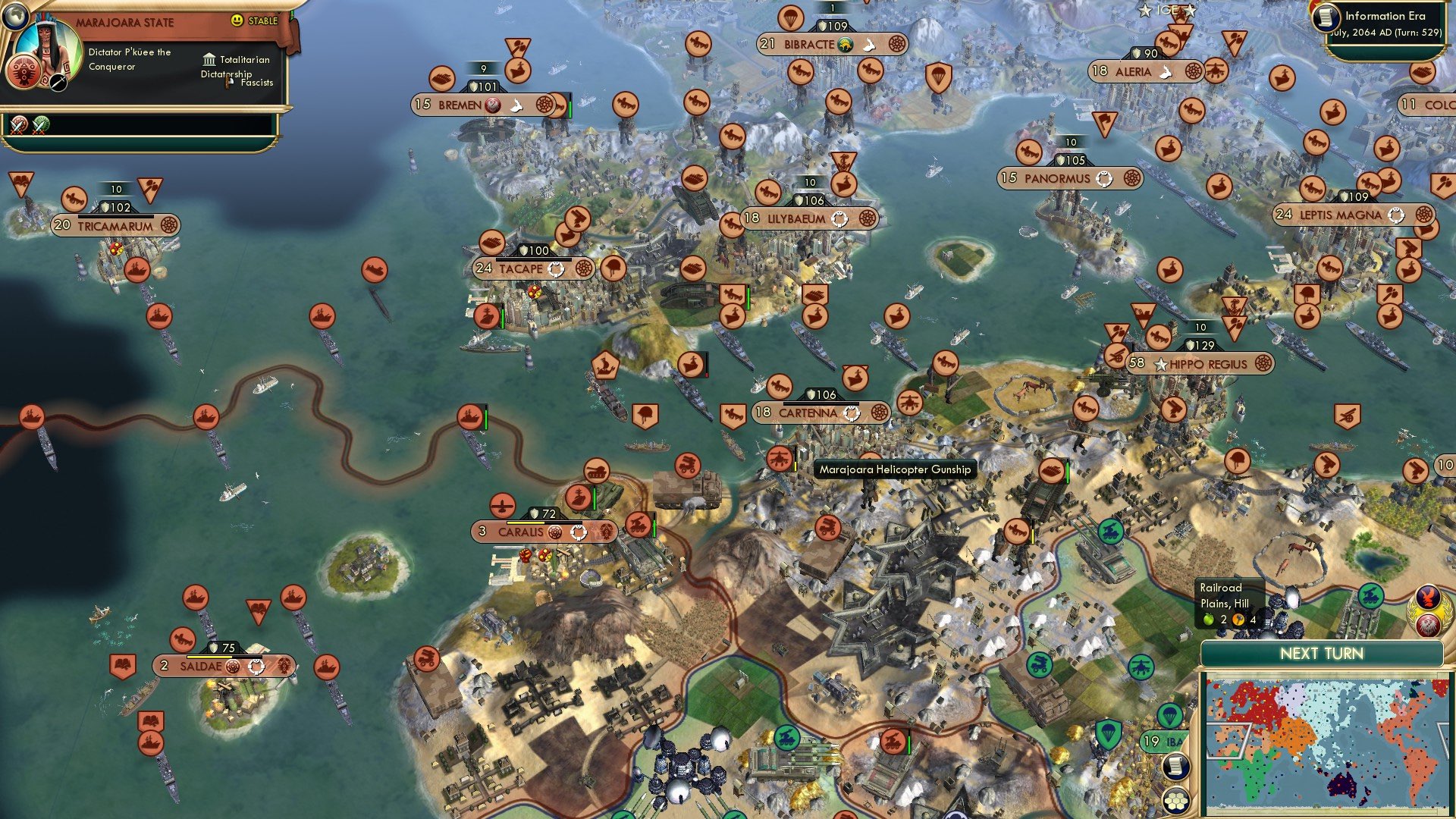Click the red crossed-swords war indicator in the player panel
The width and height of the screenshot is (1456, 819).
point(18,126)
